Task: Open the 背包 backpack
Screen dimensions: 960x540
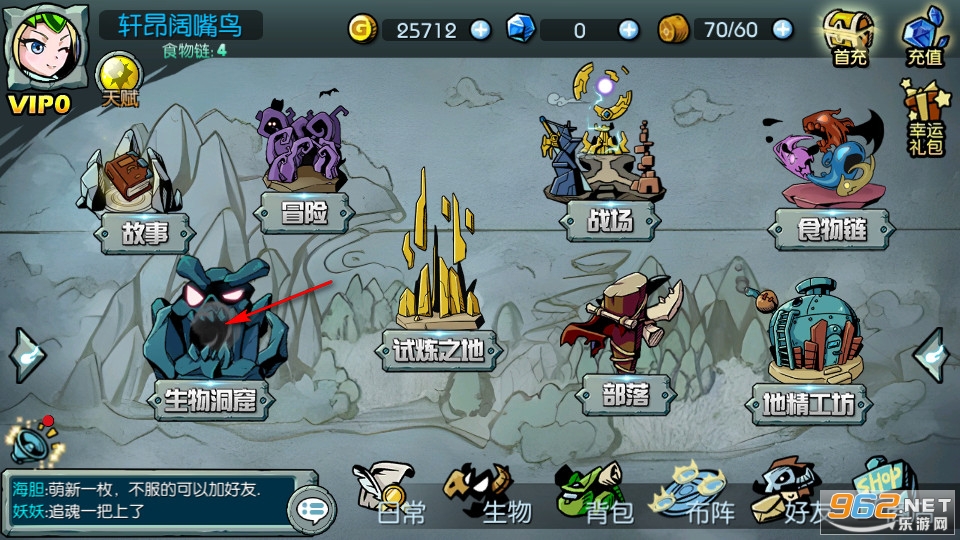Action: click(598, 494)
